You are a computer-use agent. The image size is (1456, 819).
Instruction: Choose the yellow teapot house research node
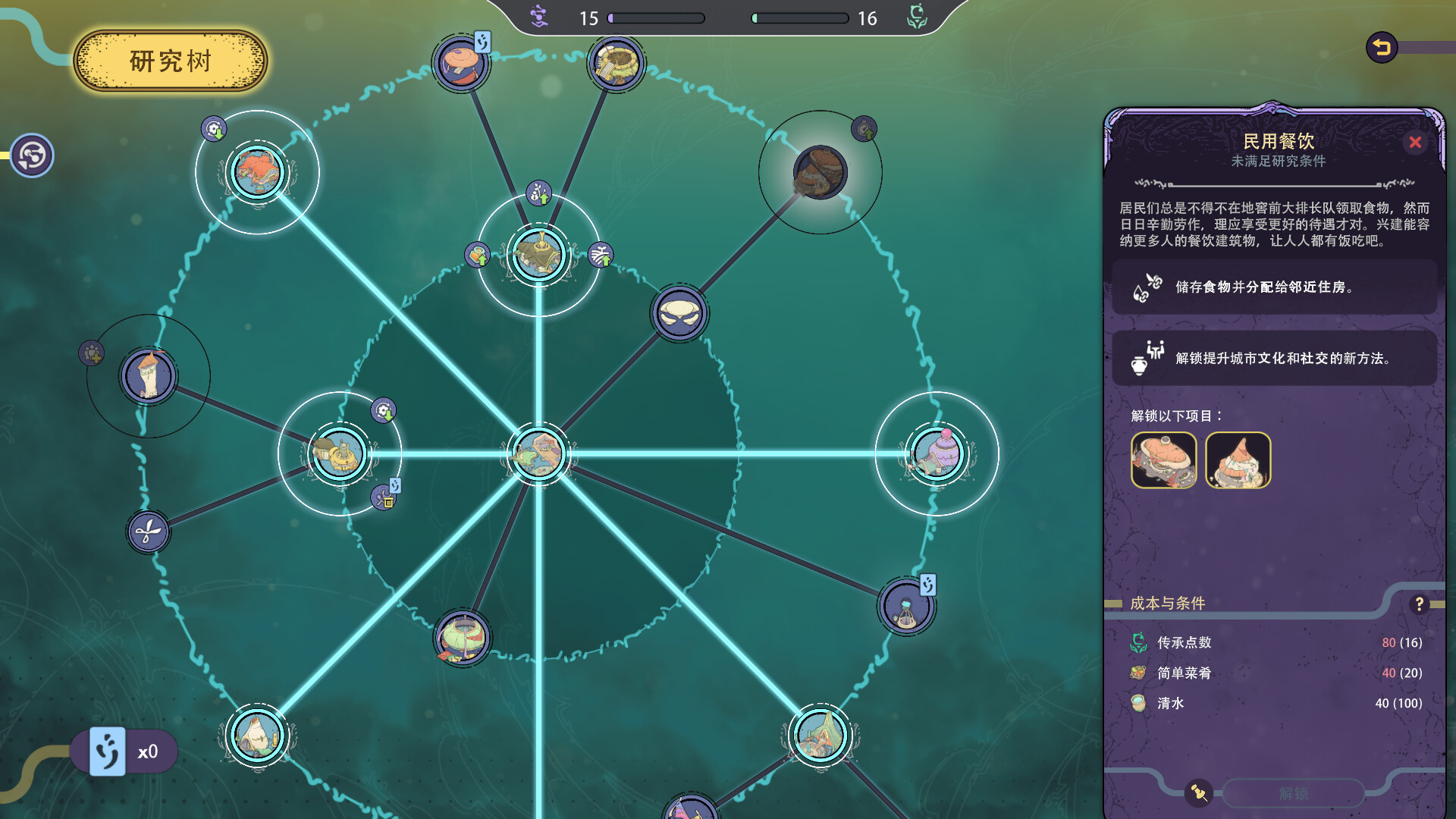click(x=339, y=454)
